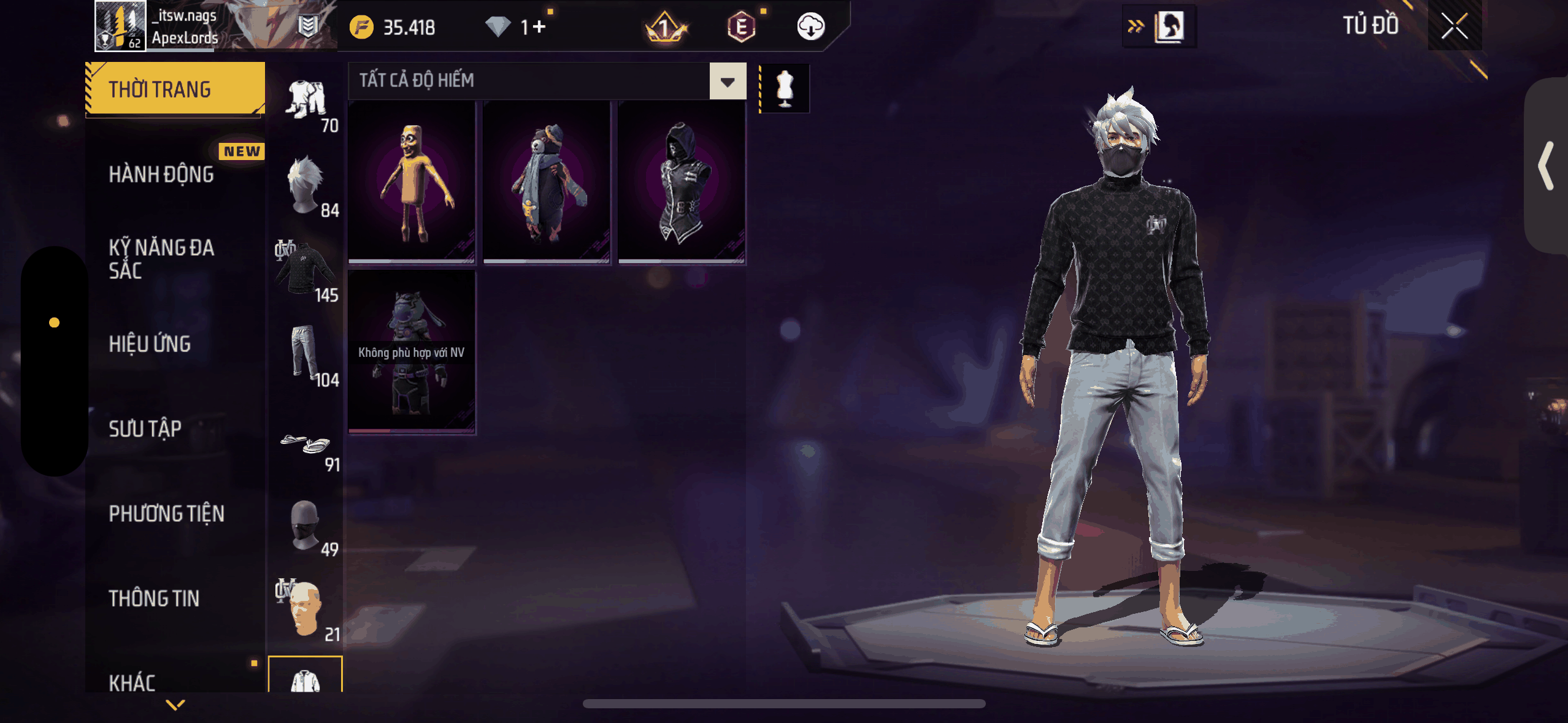Go to the SƯU TẬP section
The height and width of the screenshot is (723, 1568).
point(145,429)
